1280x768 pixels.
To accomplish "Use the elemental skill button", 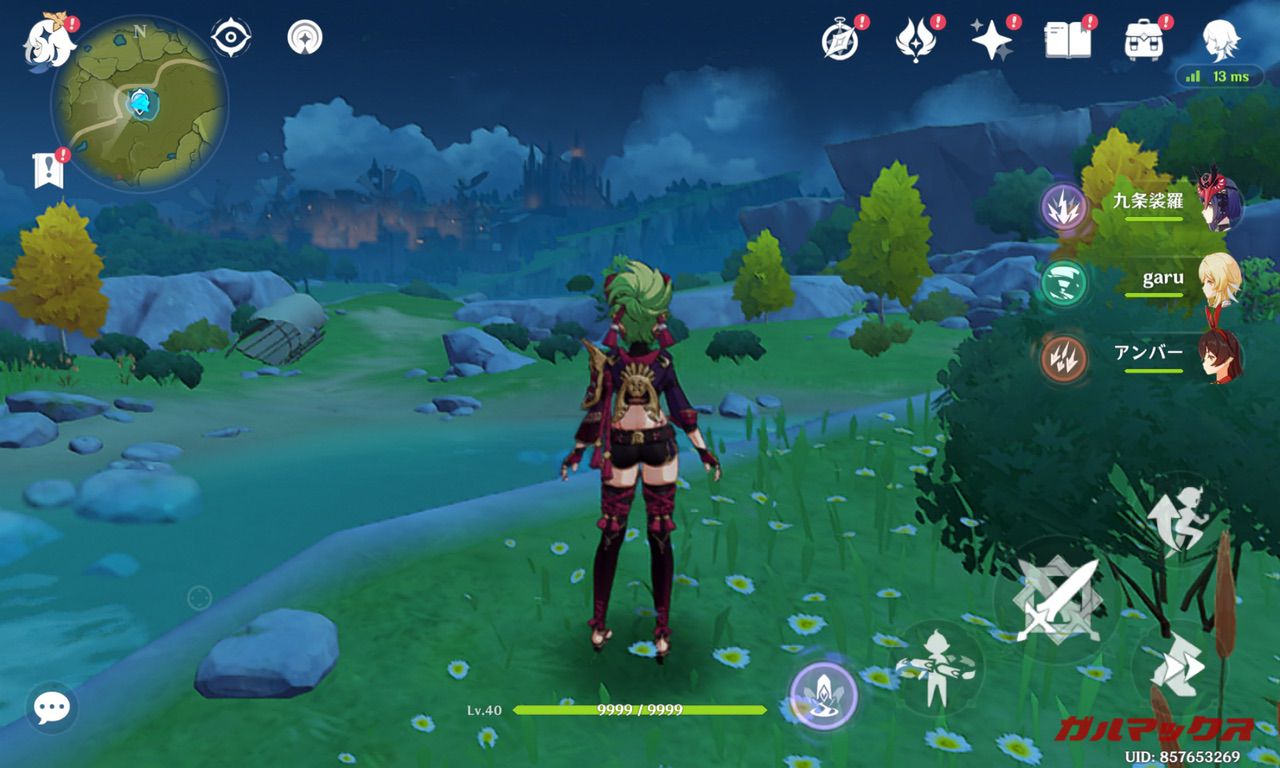I will pyautogui.click(x=938, y=669).
